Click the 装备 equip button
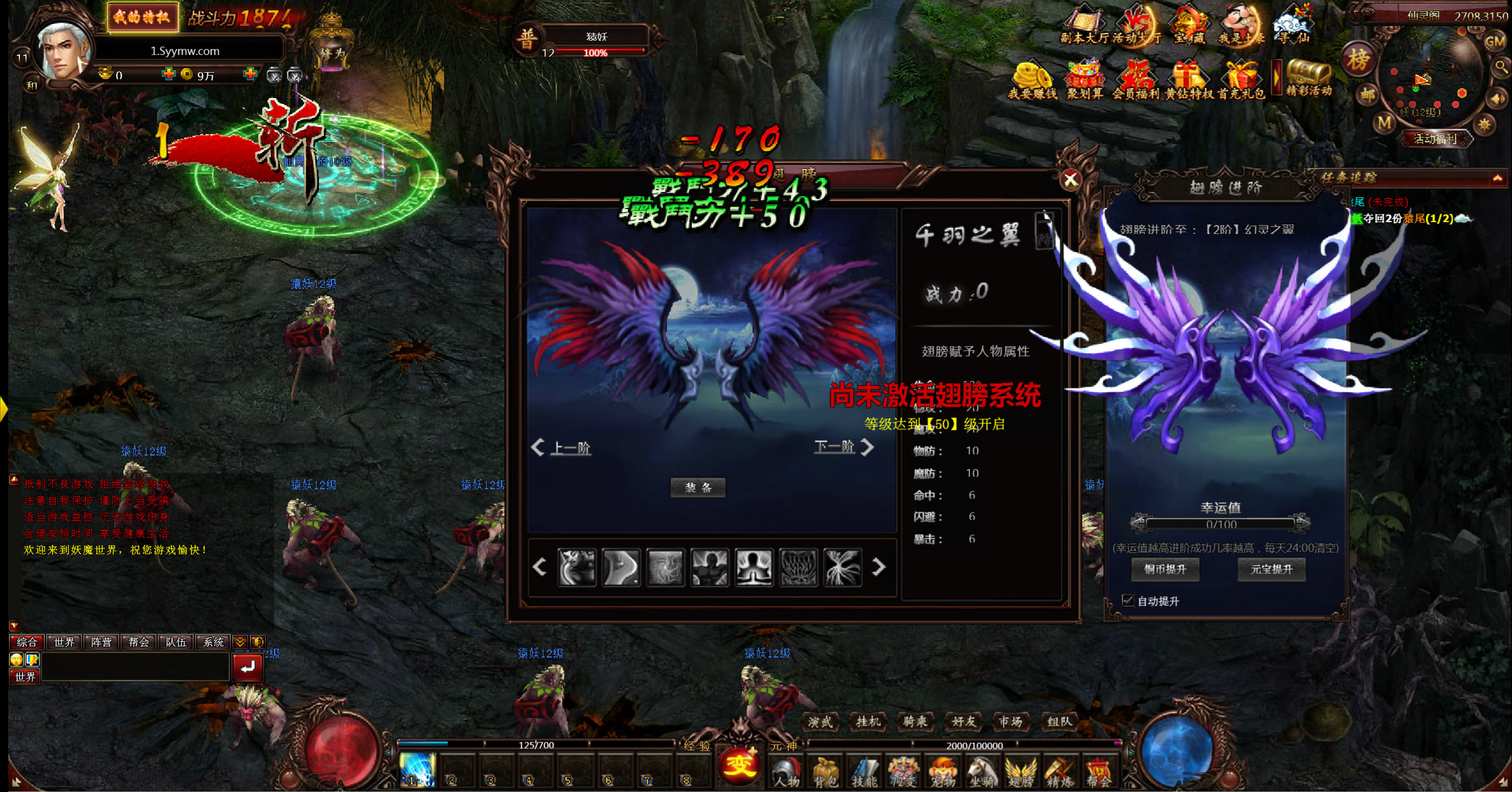1512x792 pixels. 698,488
